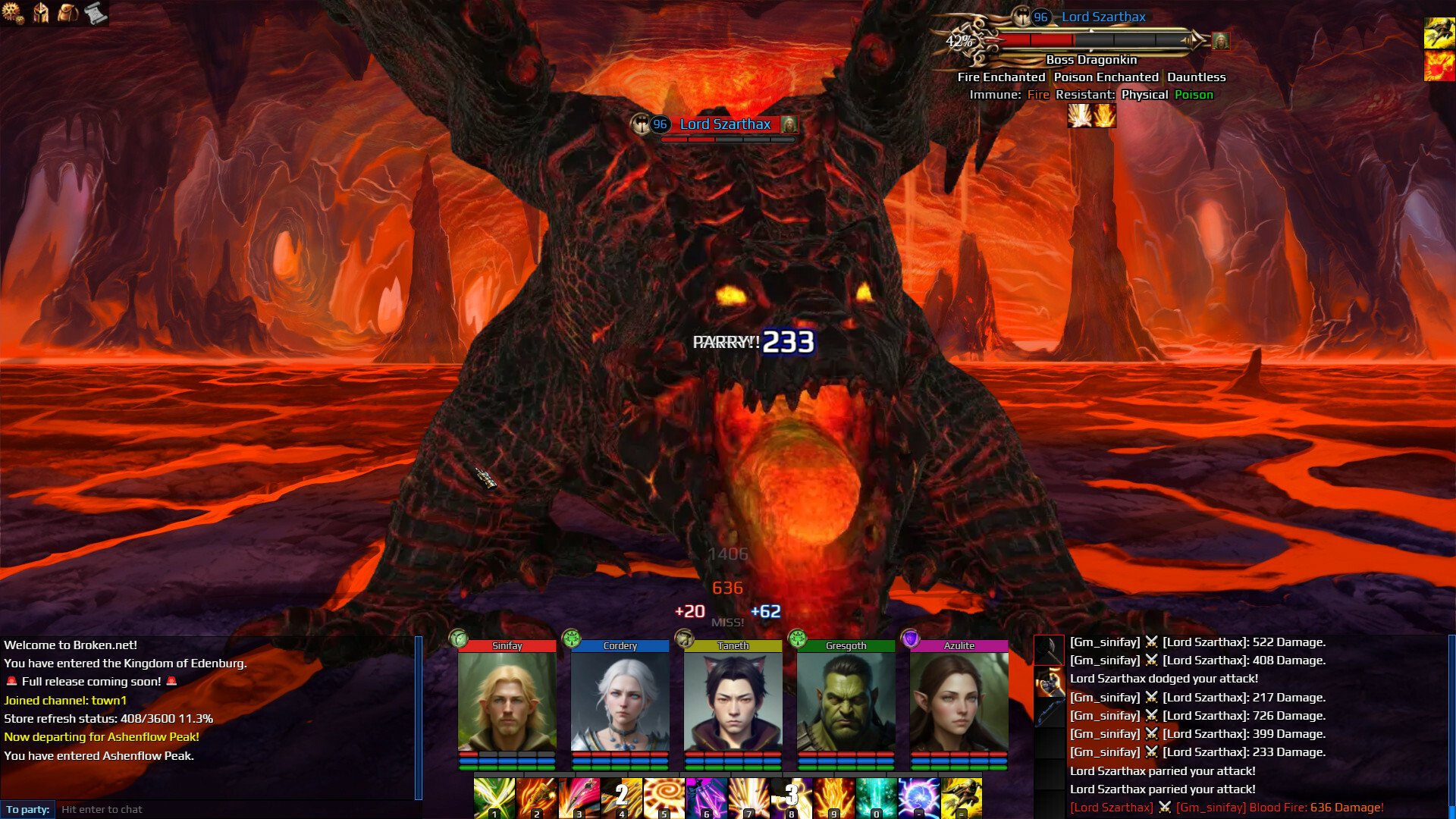1456x819 pixels.
Task: Activate the fire pillar skill in slot 9
Action: click(x=833, y=798)
